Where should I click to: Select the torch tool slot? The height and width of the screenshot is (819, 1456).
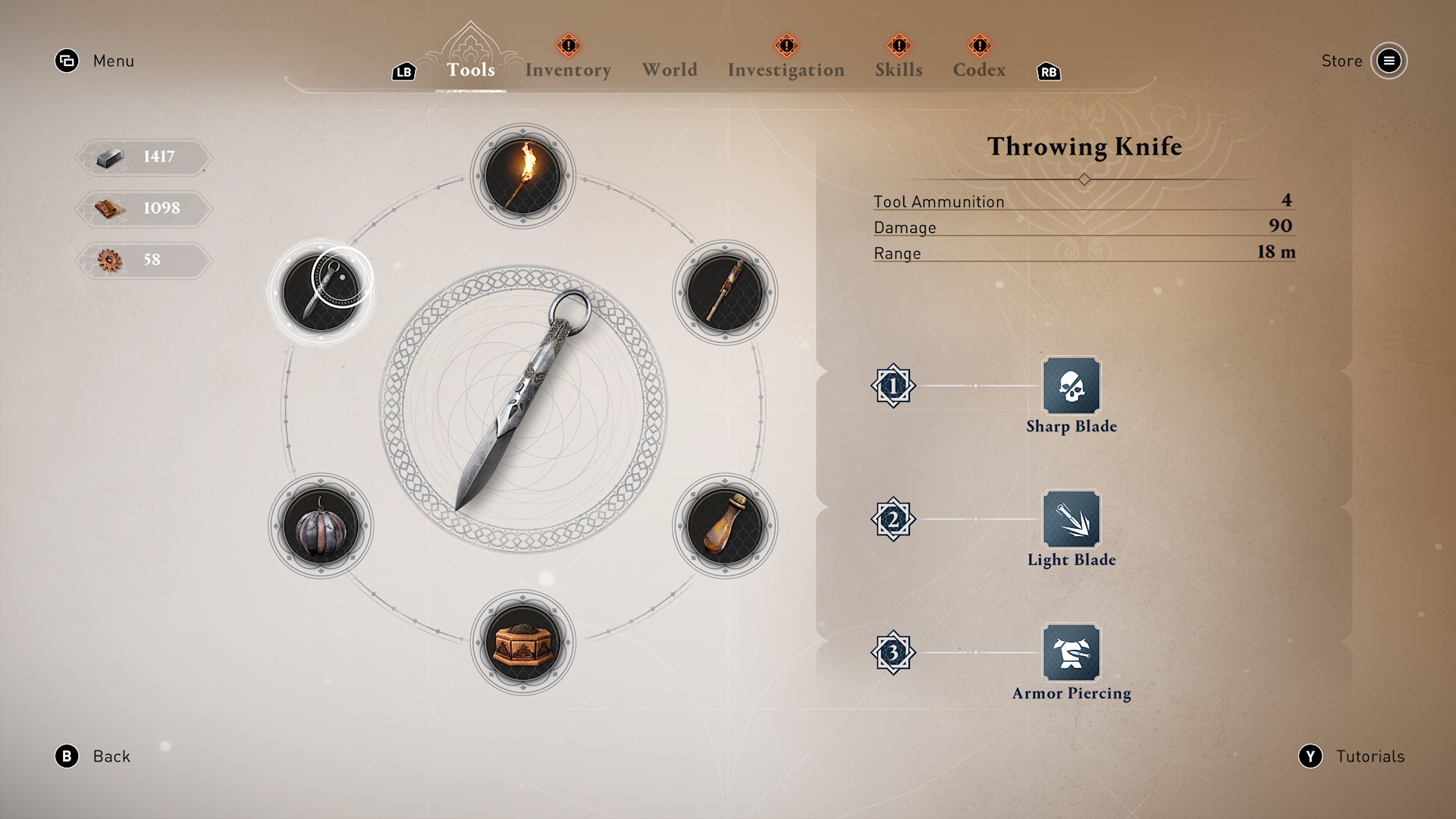pyautogui.click(x=523, y=176)
